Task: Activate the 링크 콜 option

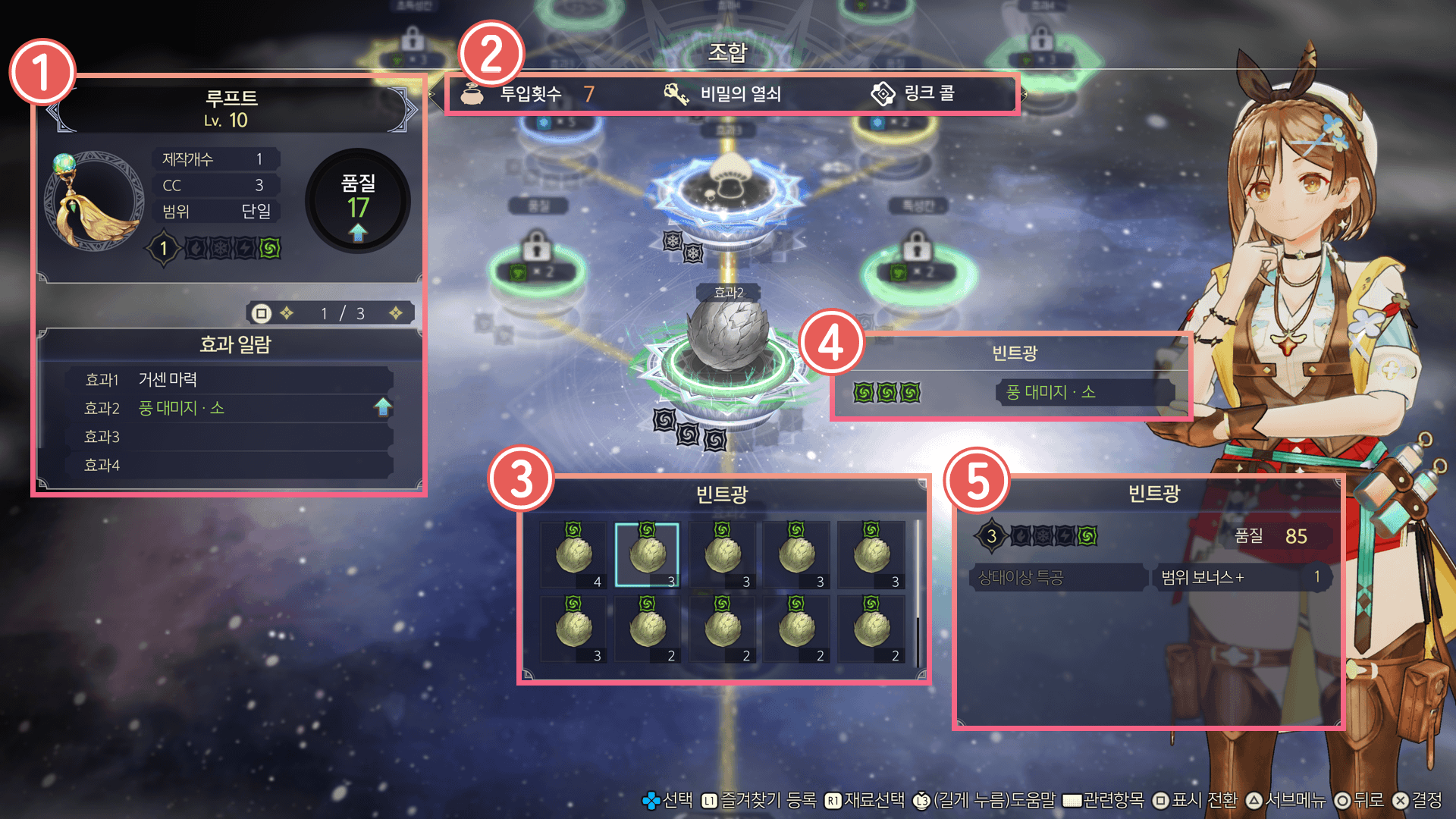Action: tap(913, 94)
